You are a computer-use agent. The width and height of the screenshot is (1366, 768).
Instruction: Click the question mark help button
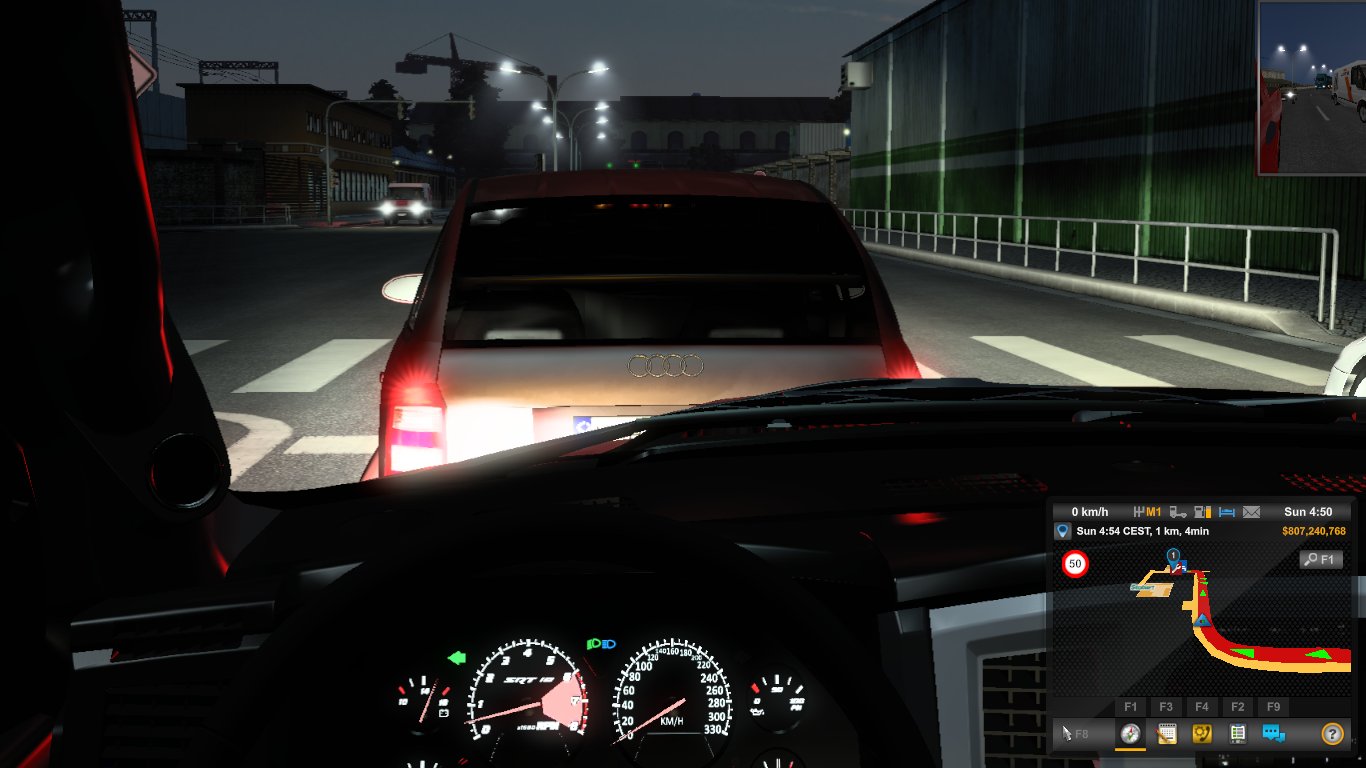pos(1331,734)
